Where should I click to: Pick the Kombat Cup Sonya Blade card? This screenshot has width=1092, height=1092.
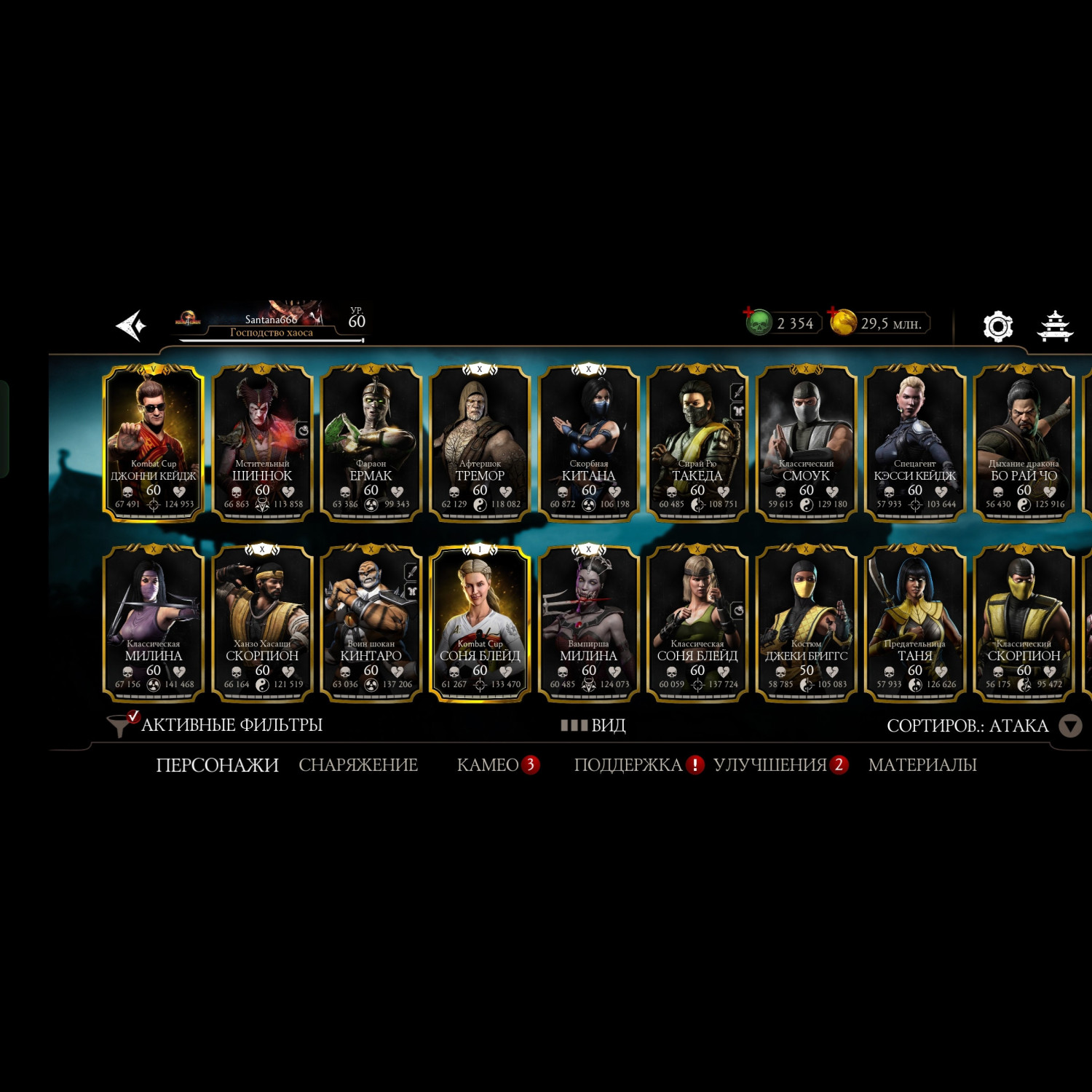tap(480, 623)
